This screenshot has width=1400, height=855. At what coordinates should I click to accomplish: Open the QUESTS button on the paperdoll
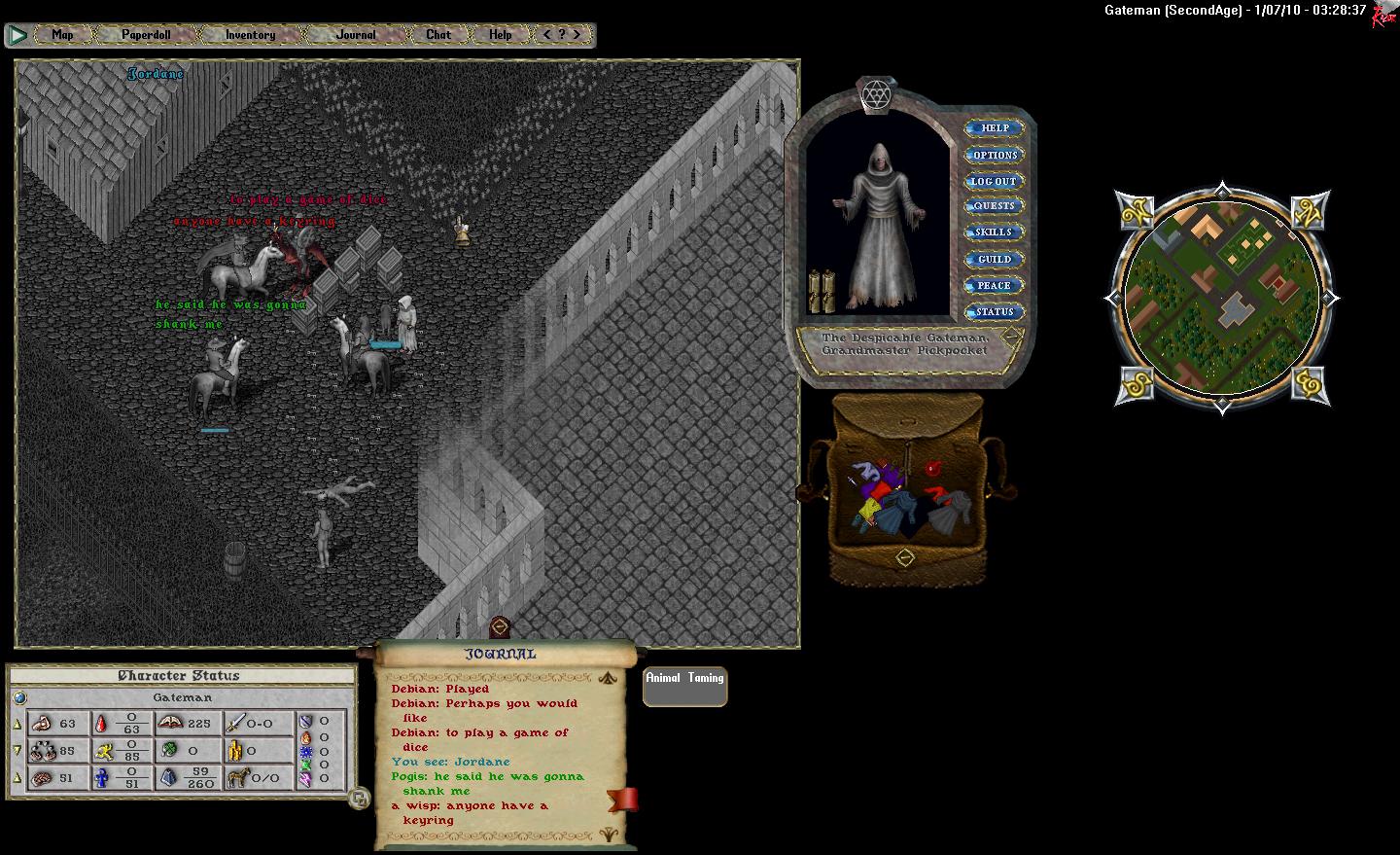pyautogui.click(x=994, y=206)
